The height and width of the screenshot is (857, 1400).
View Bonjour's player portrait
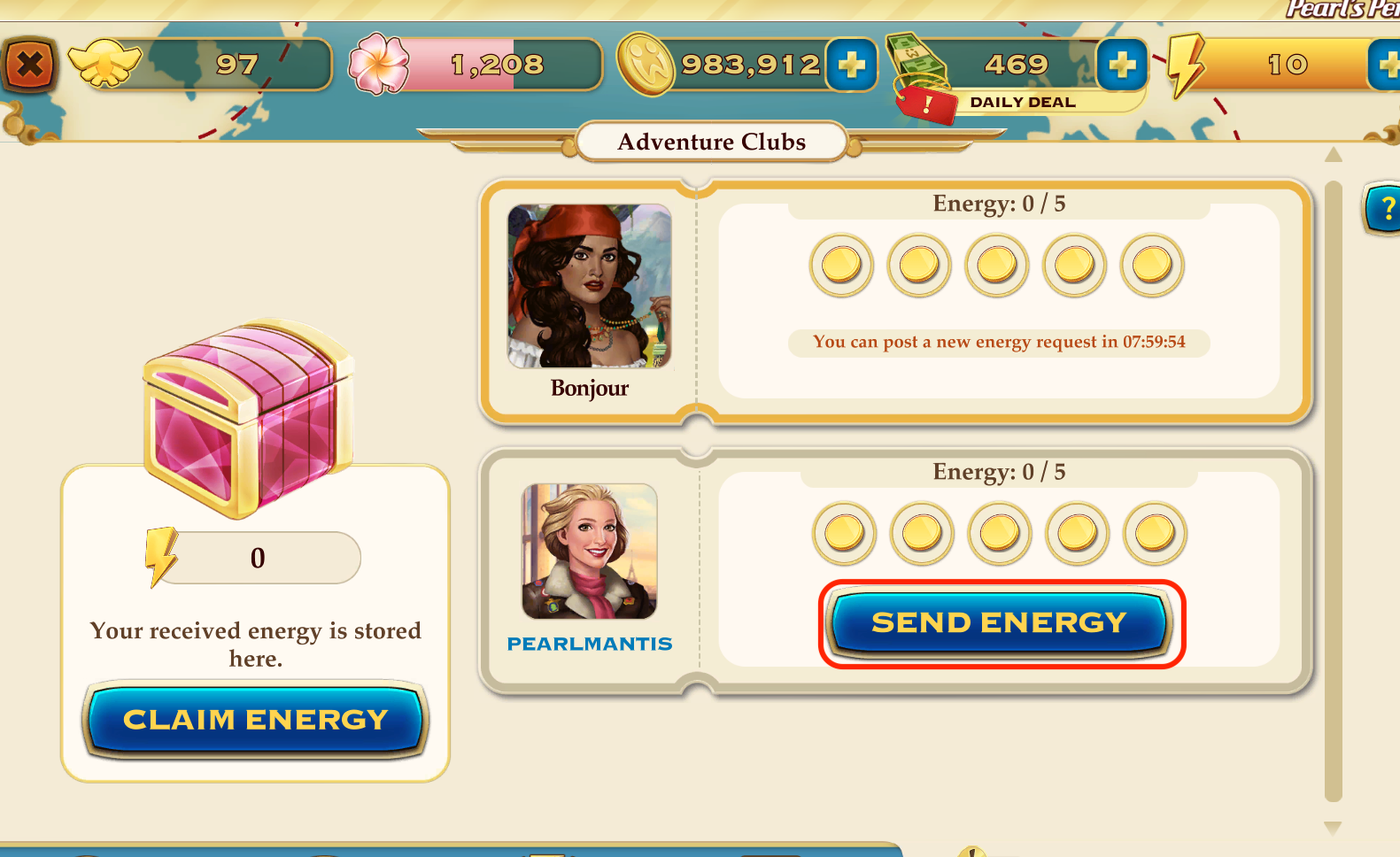point(590,286)
